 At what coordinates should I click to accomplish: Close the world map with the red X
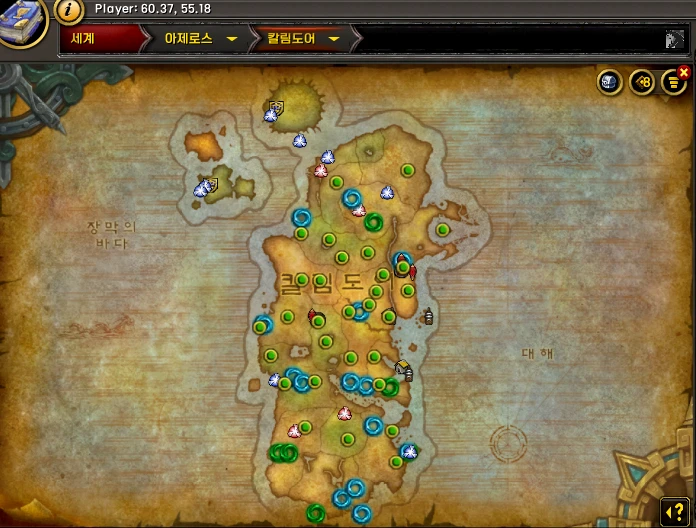pyautogui.click(x=684, y=72)
